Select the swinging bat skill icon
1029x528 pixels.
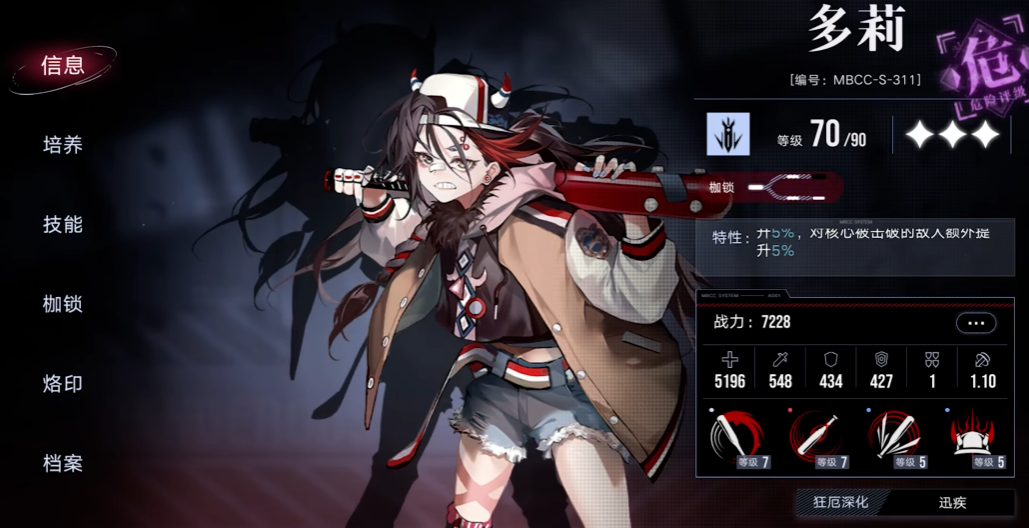738,439
